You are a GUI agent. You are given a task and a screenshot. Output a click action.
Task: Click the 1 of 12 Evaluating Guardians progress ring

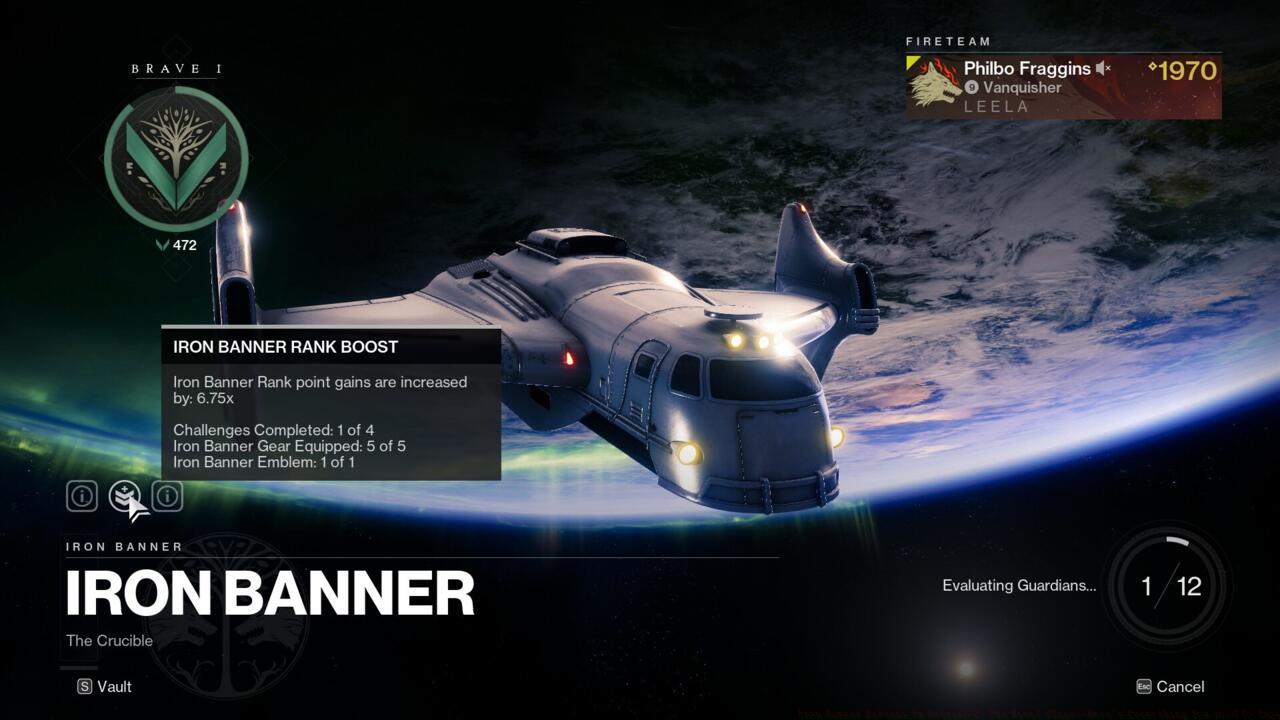pos(1167,586)
